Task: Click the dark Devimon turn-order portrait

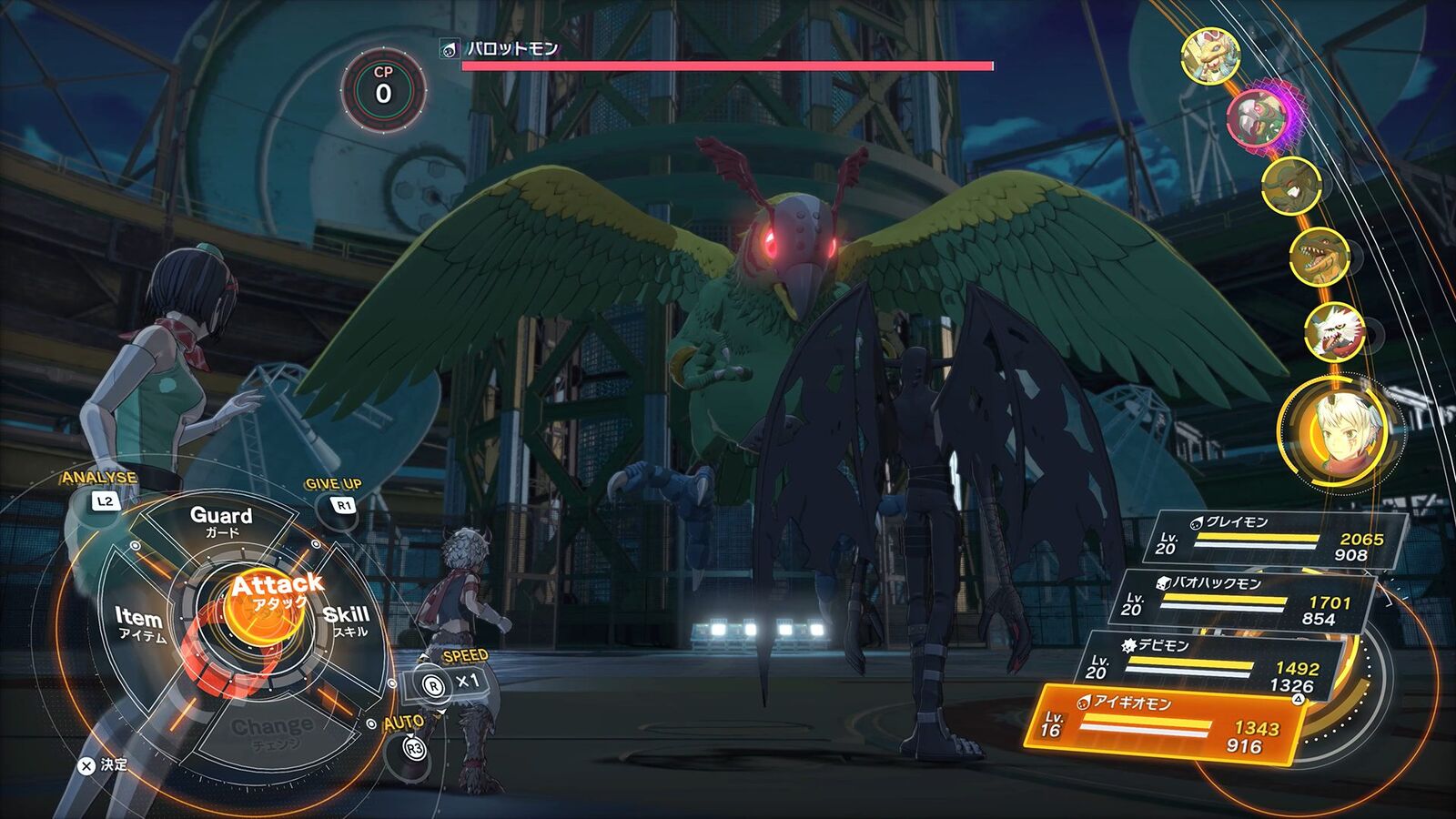Action: pos(1290,186)
